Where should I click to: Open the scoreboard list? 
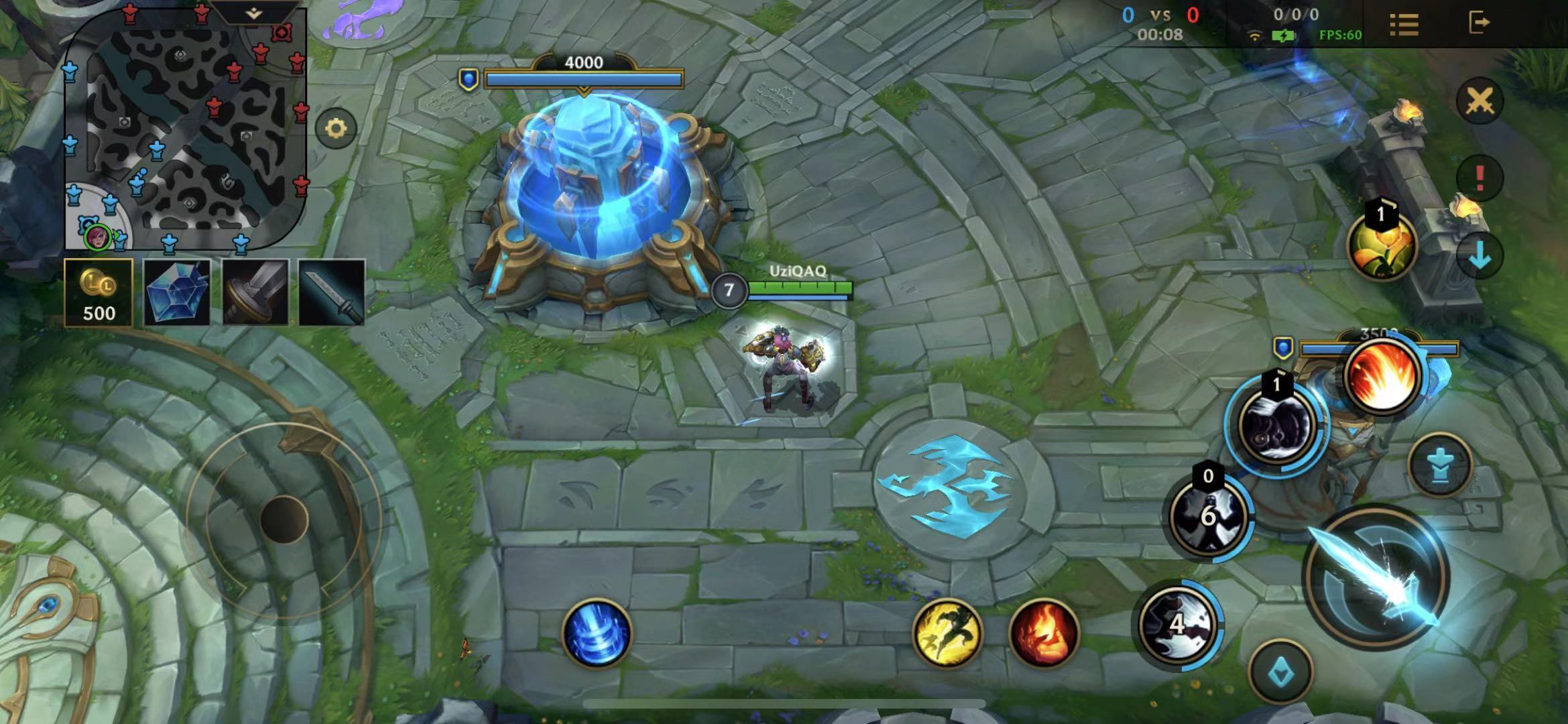click(x=1404, y=24)
